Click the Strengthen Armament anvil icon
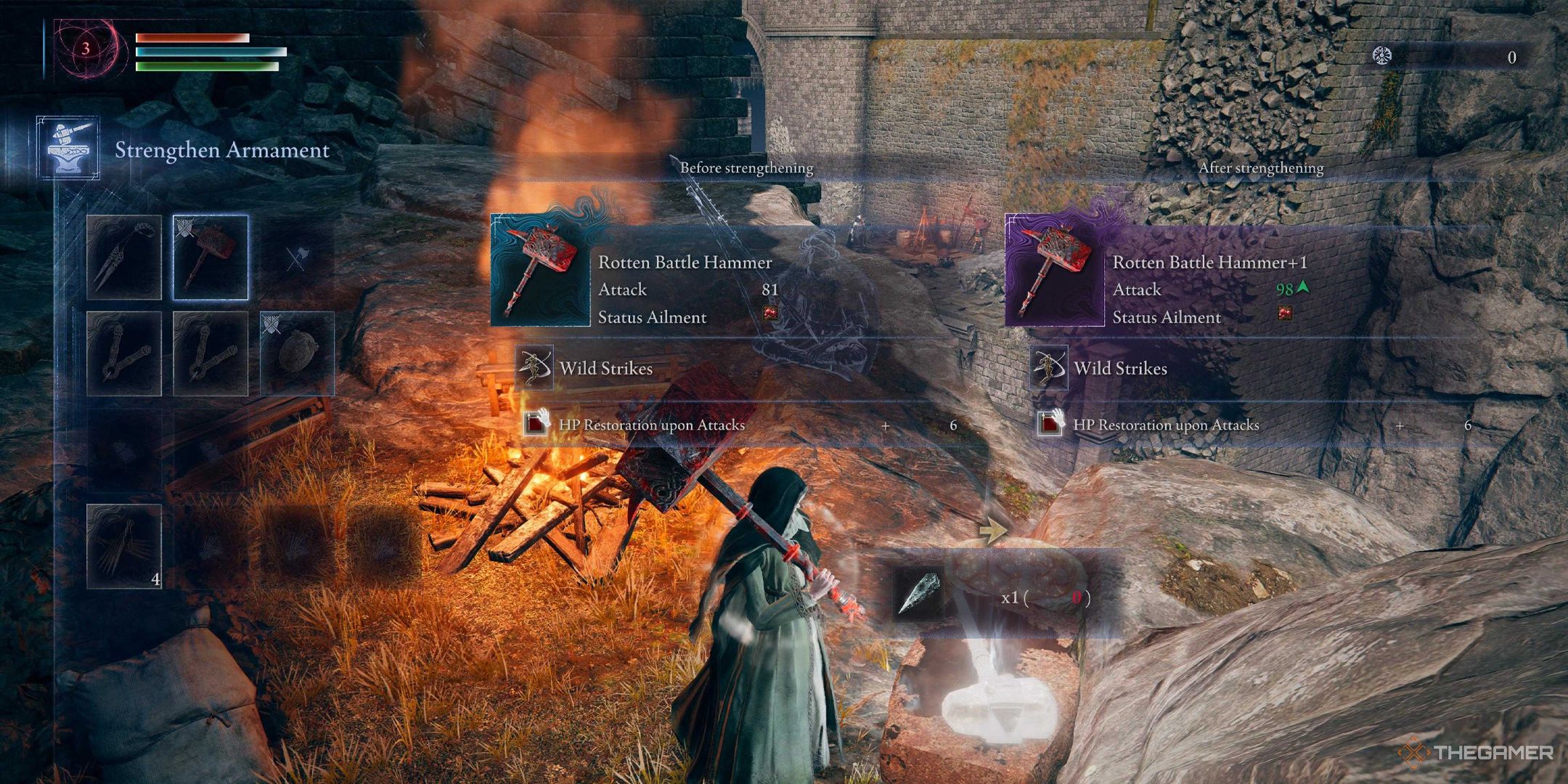Image resolution: width=1568 pixels, height=784 pixels. pos(68,149)
